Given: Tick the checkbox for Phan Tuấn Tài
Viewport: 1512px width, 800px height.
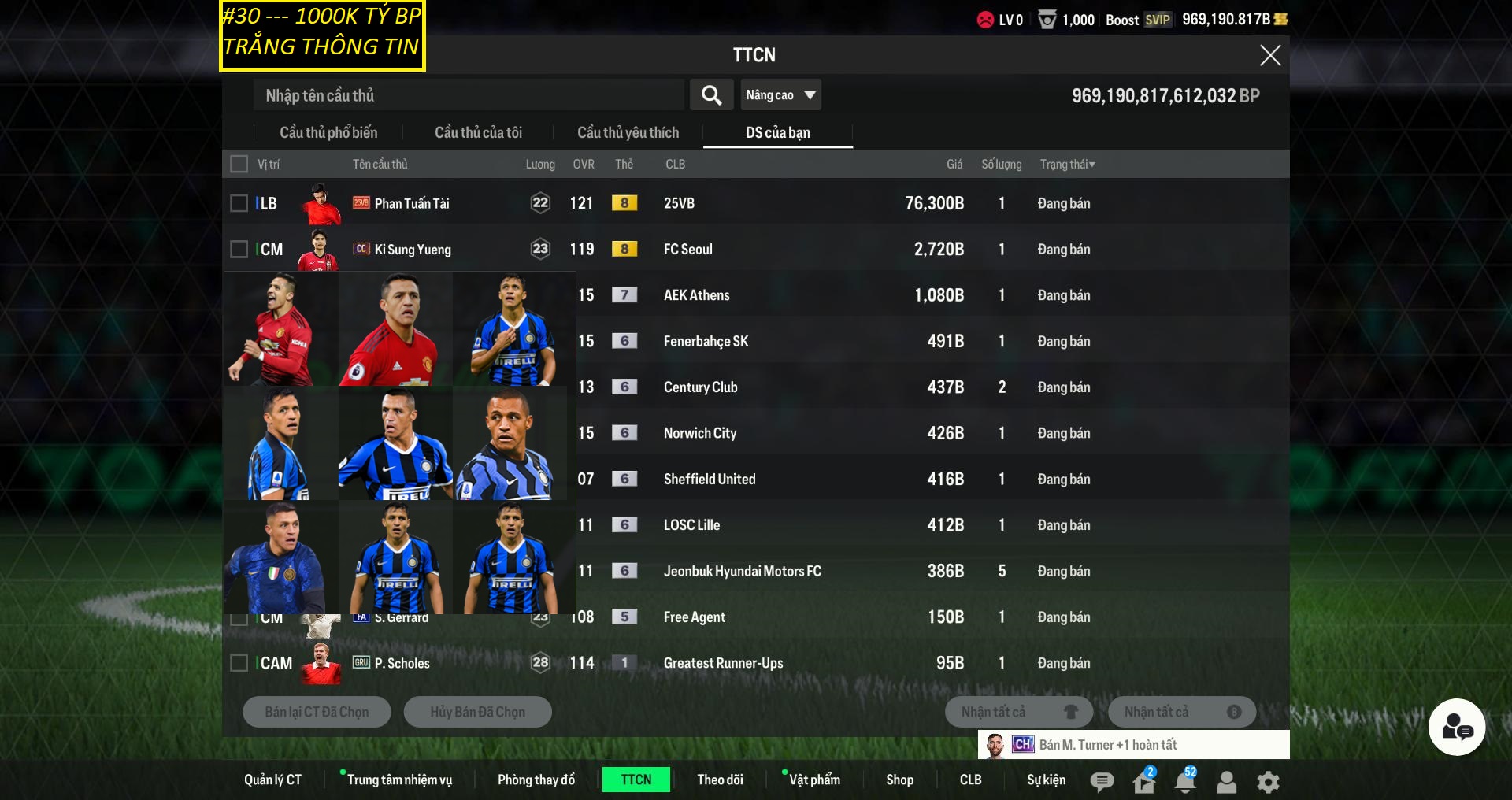Looking at the screenshot, I should [239, 203].
